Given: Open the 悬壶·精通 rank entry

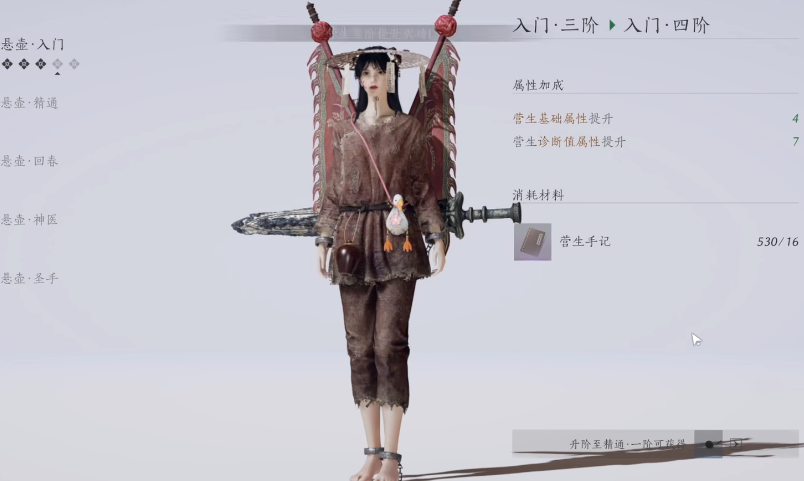Looking at the screenshot, I should [30, 102].
